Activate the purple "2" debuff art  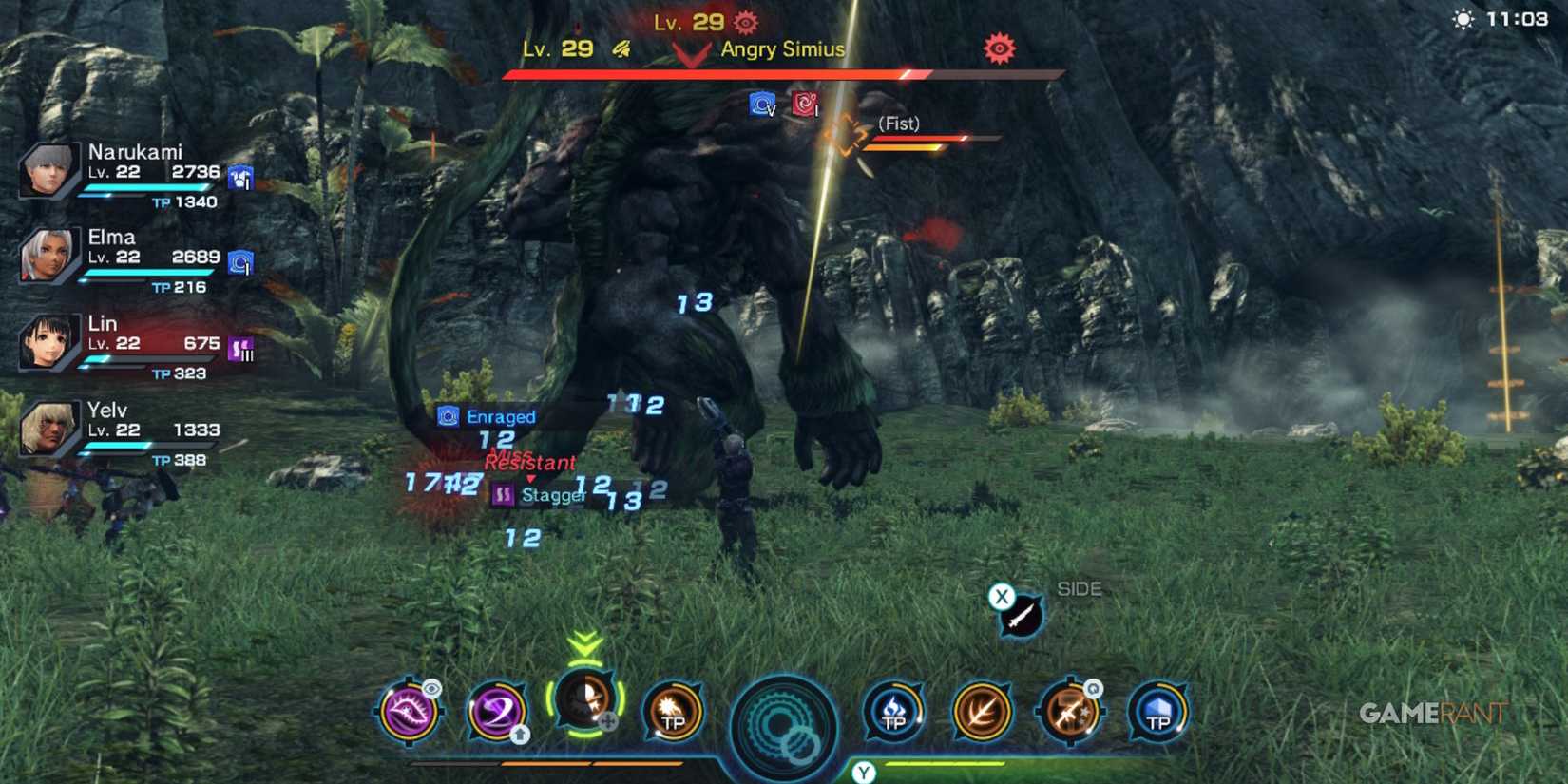click(496, 713)
